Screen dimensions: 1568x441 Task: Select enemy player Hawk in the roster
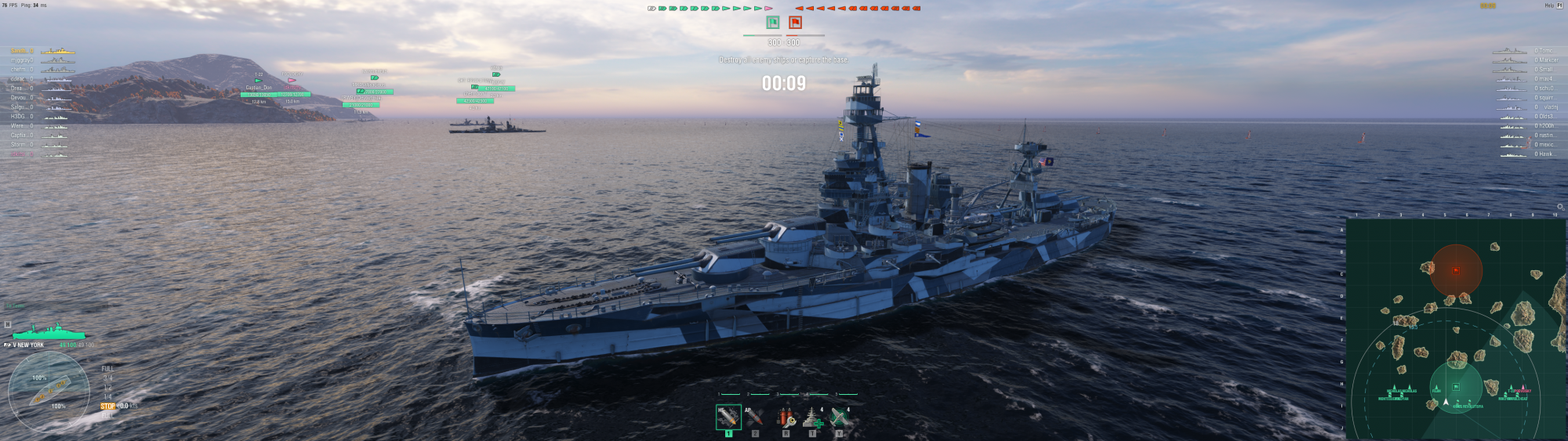coord(1545,154)
